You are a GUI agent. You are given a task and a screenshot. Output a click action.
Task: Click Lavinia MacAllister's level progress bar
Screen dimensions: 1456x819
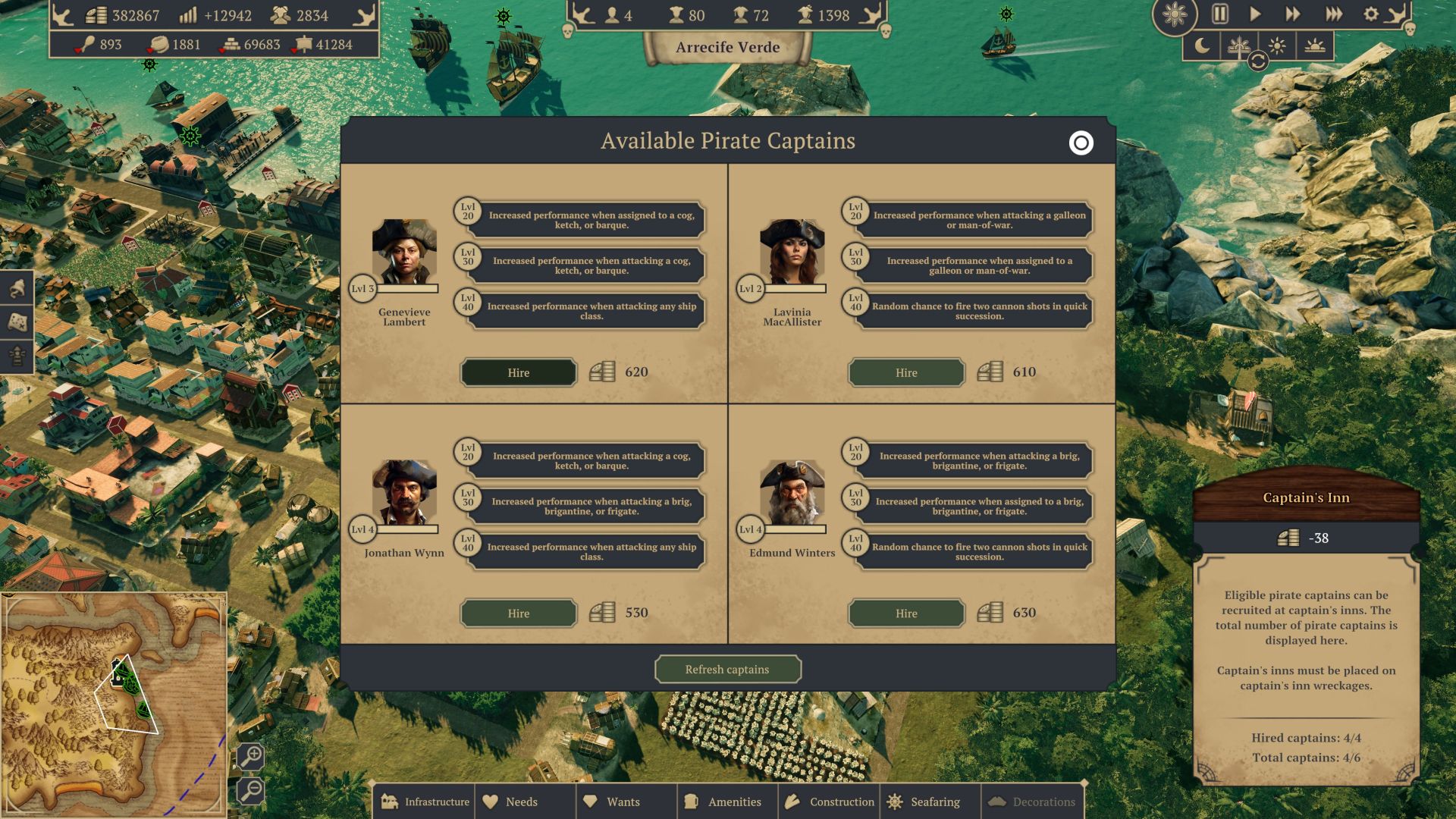click(x=795, y=288)
